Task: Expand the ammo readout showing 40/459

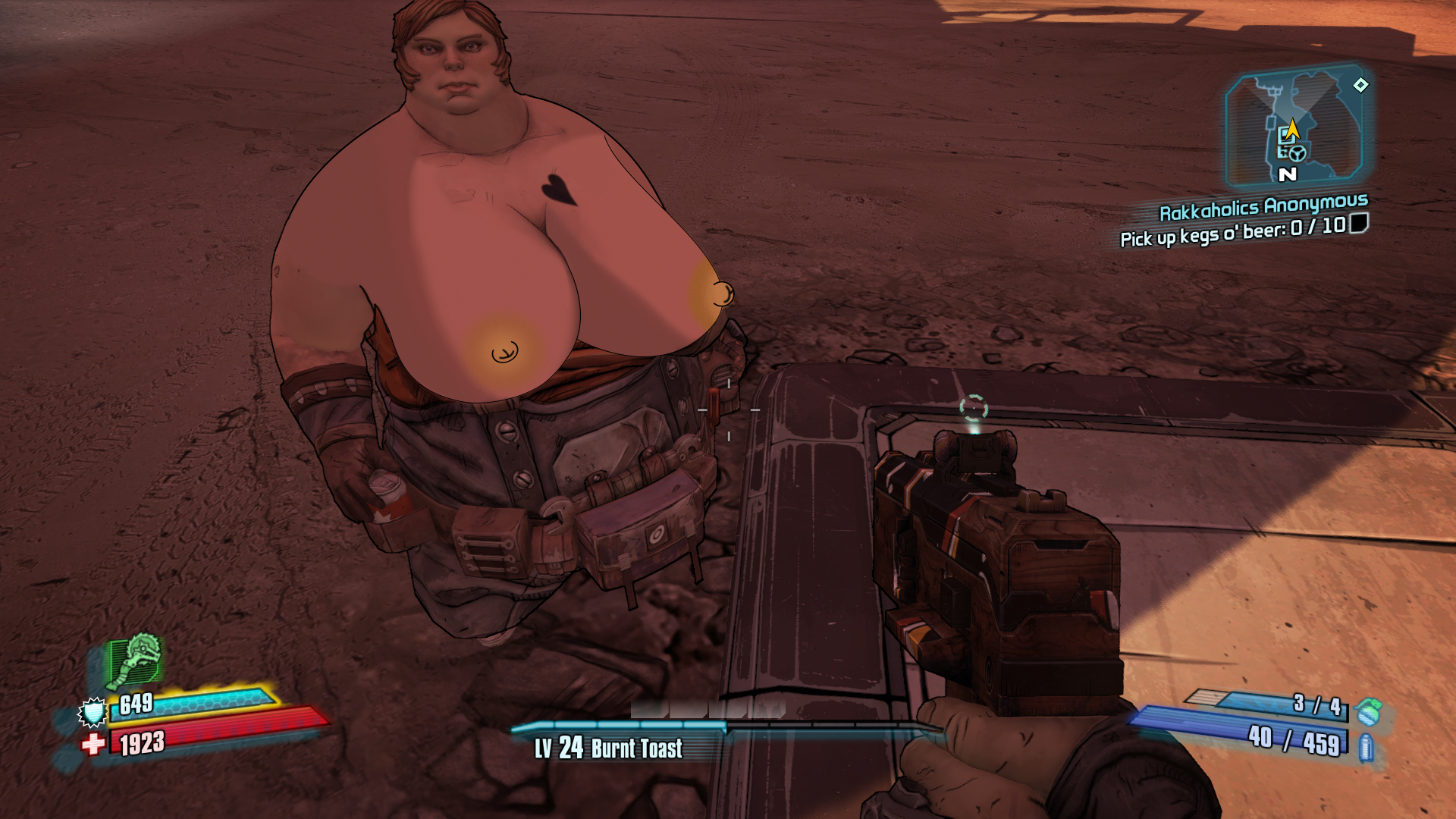Action: coord(1293,741)
